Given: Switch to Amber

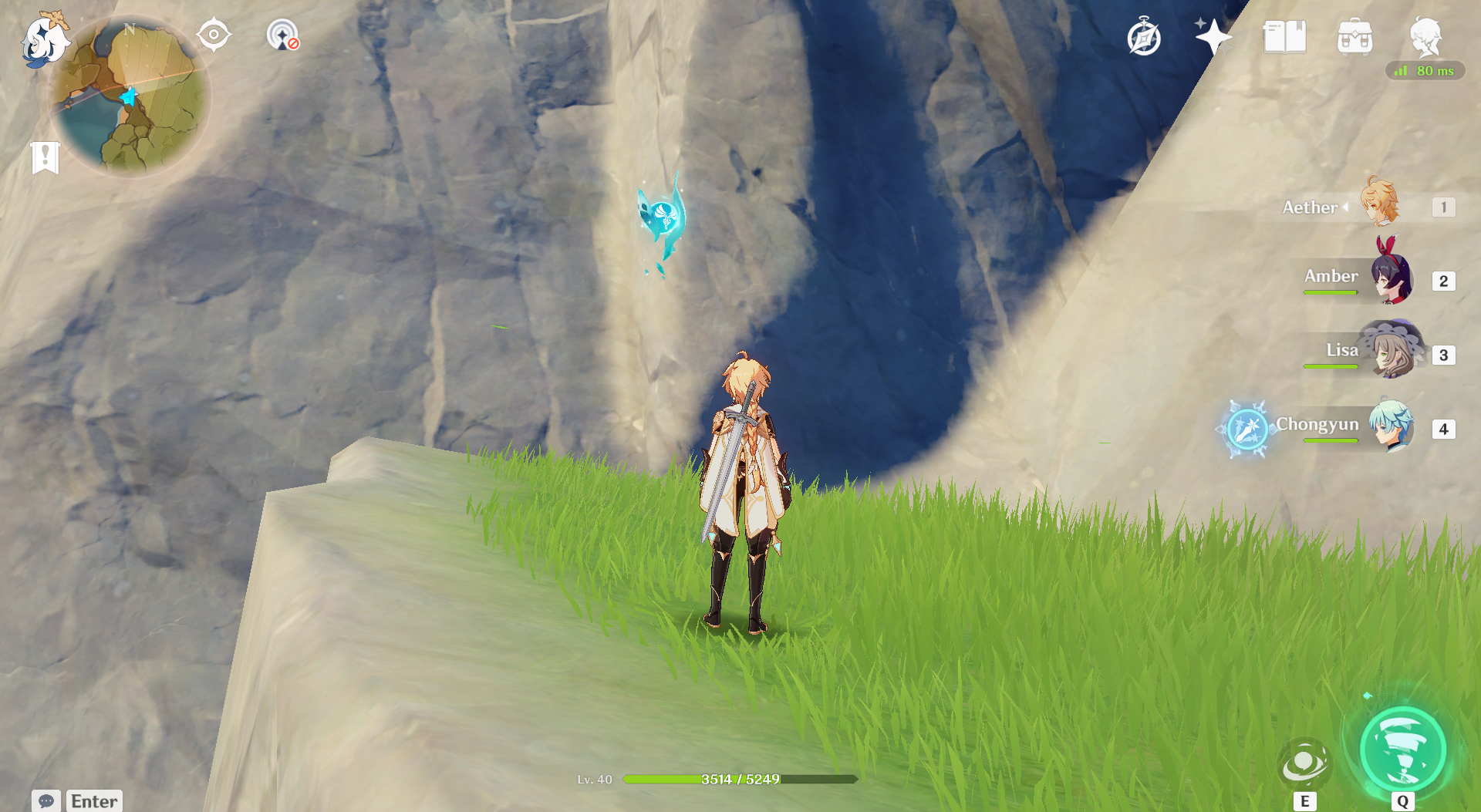Looking at the screenshot, I should (1391, 278).
